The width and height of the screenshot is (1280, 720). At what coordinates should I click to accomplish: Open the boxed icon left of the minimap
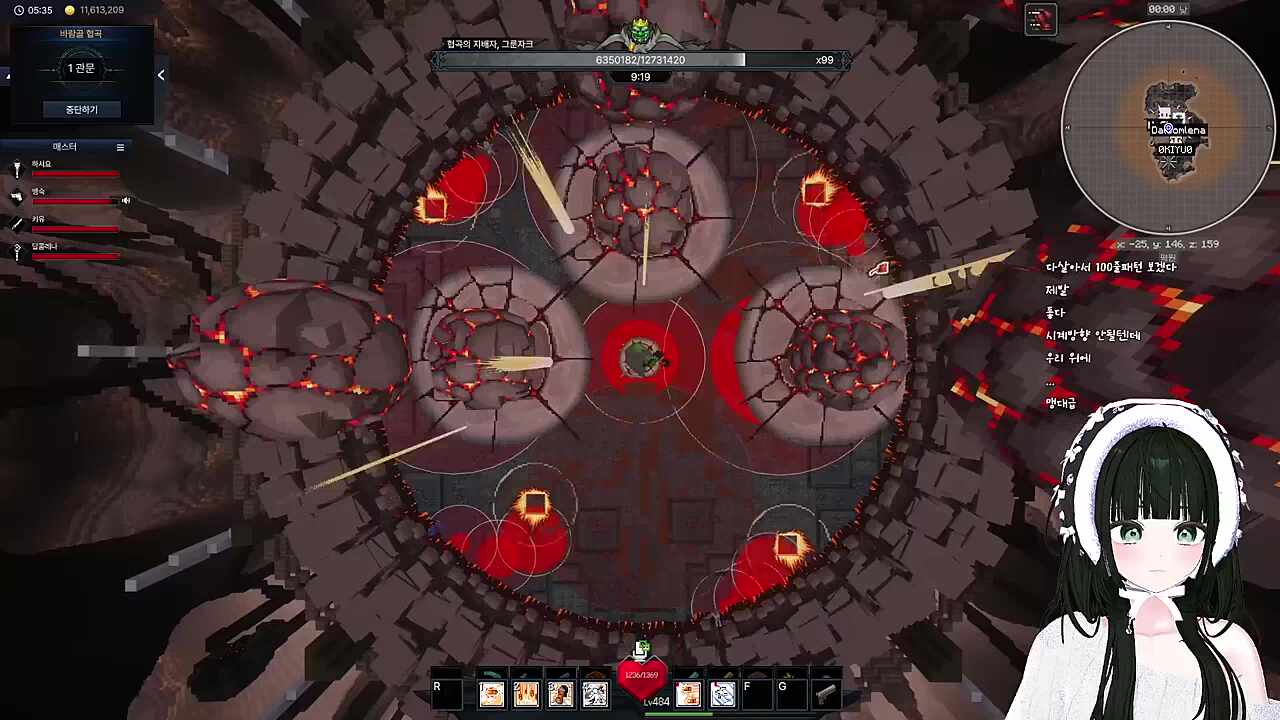(1040, 19)
